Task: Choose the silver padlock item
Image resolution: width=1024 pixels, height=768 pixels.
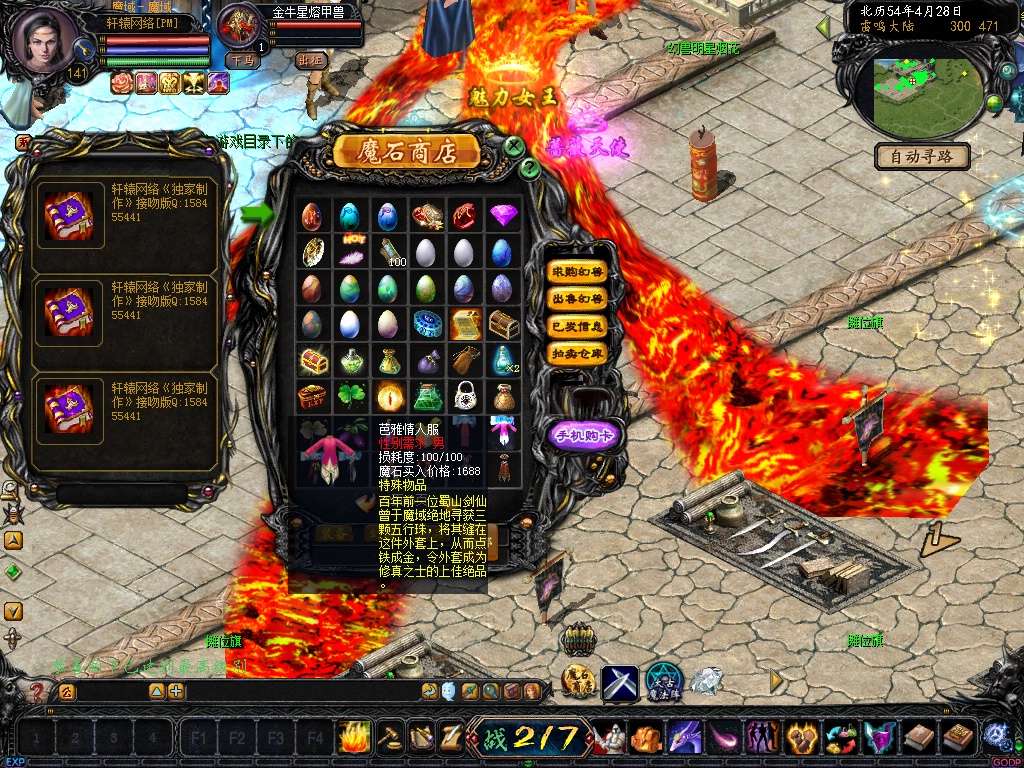Action: point(464,396)
